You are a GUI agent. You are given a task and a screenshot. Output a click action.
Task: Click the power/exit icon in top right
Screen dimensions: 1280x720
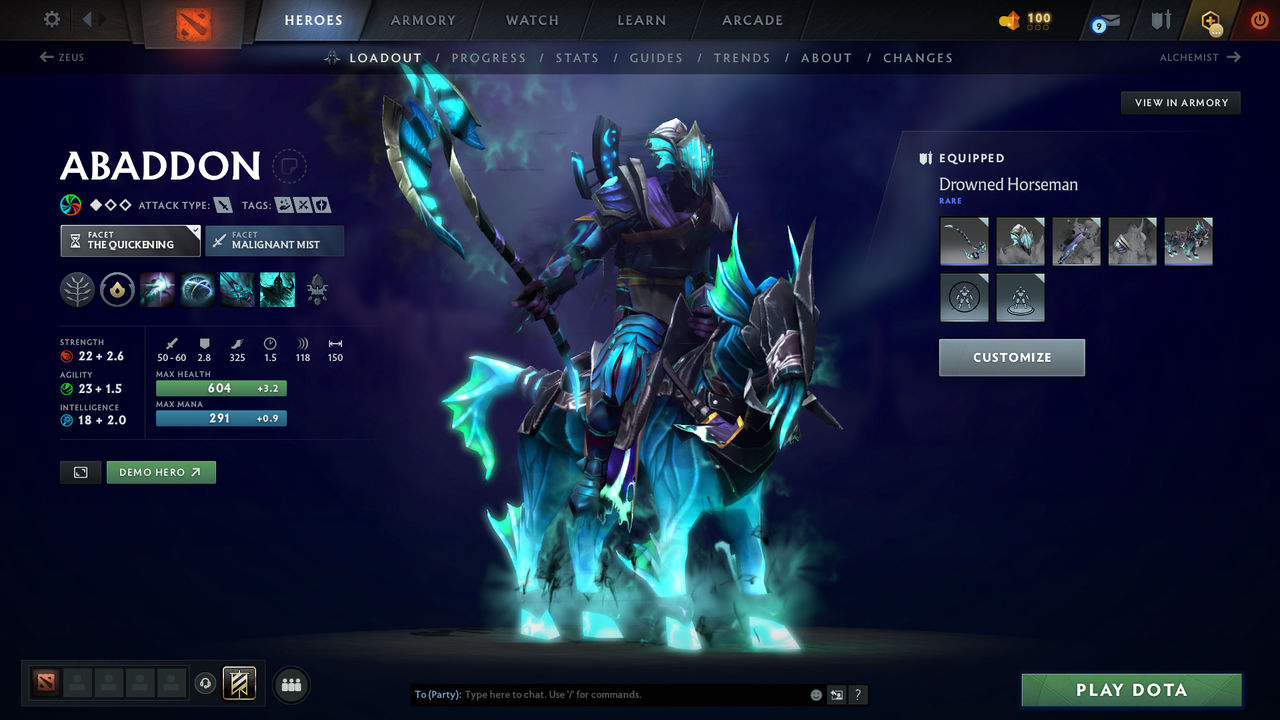[x=1259, y=19]
